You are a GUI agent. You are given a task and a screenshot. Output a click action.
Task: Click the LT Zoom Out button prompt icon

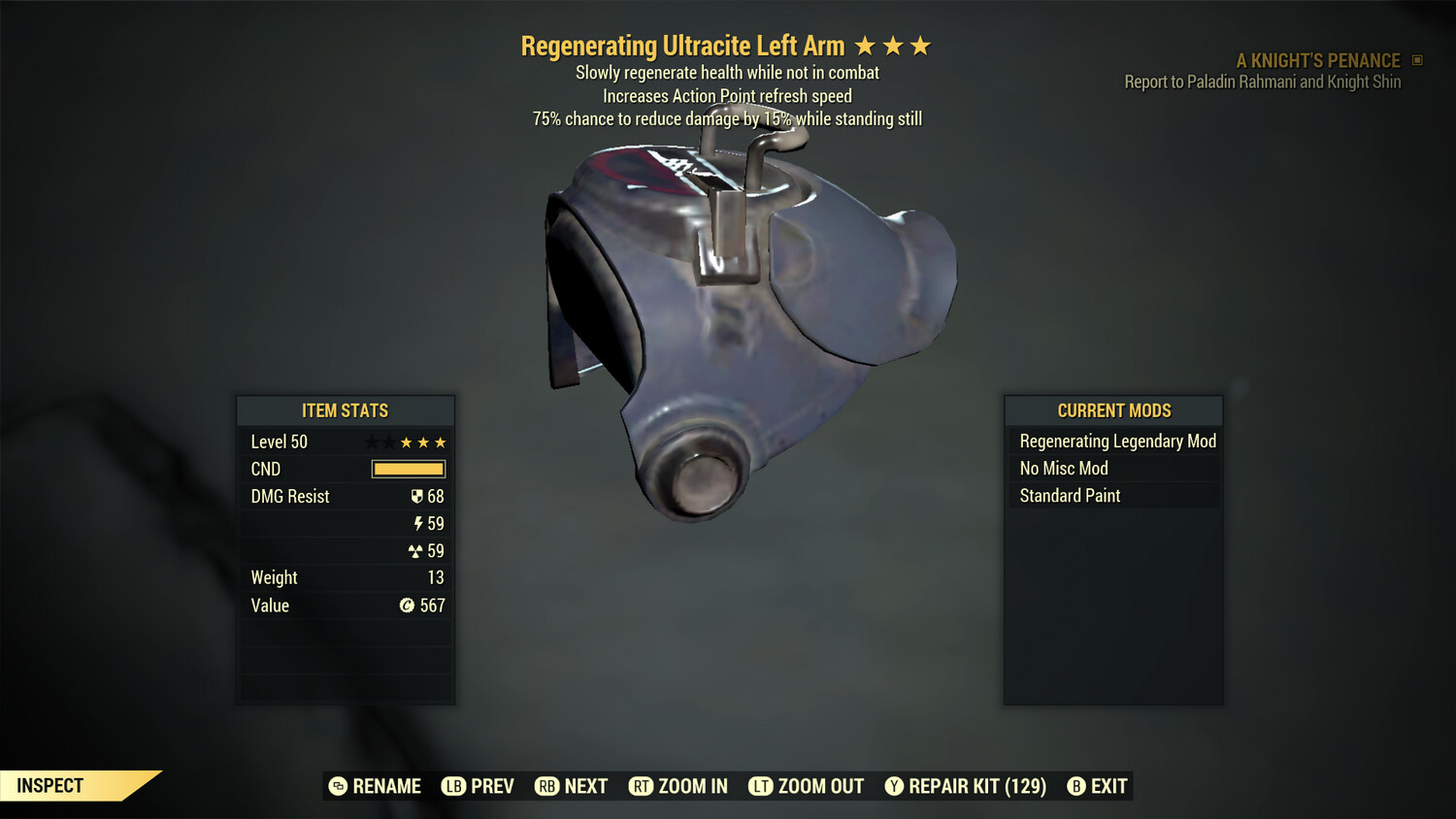point(758,786)
